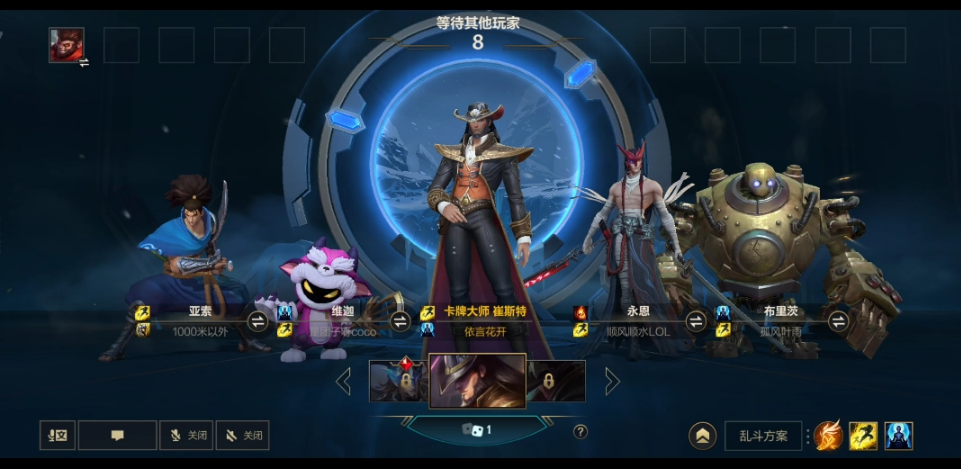Request swap next to 布里茨
Viewport: 961px width, 469px height.
838,321
